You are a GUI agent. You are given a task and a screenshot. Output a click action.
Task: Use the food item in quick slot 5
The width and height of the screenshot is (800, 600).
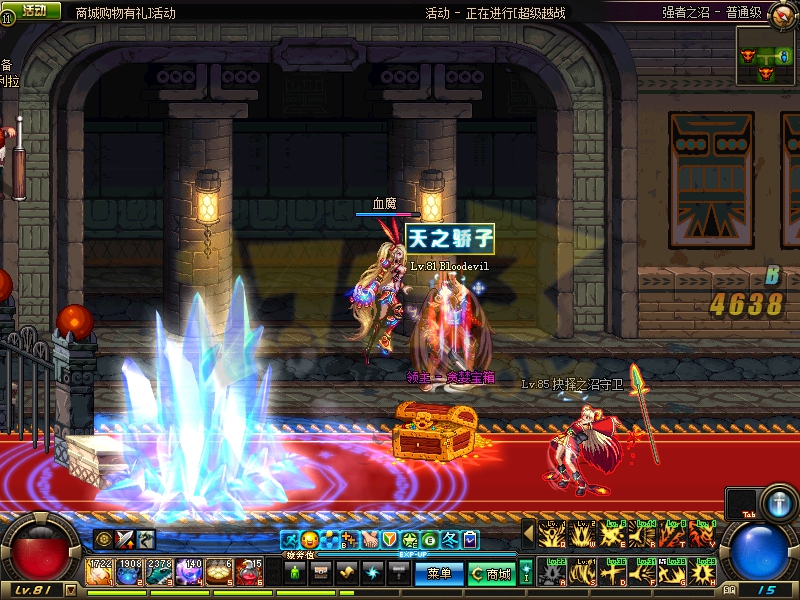click(x=220, y=571)
